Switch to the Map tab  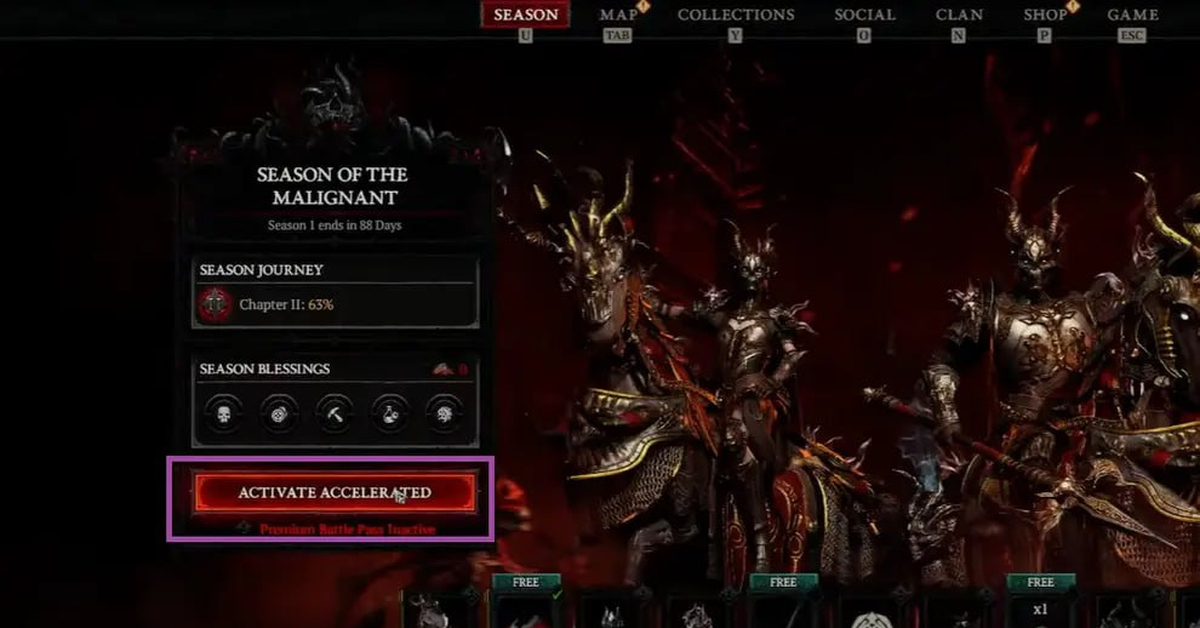pos(618,15)
